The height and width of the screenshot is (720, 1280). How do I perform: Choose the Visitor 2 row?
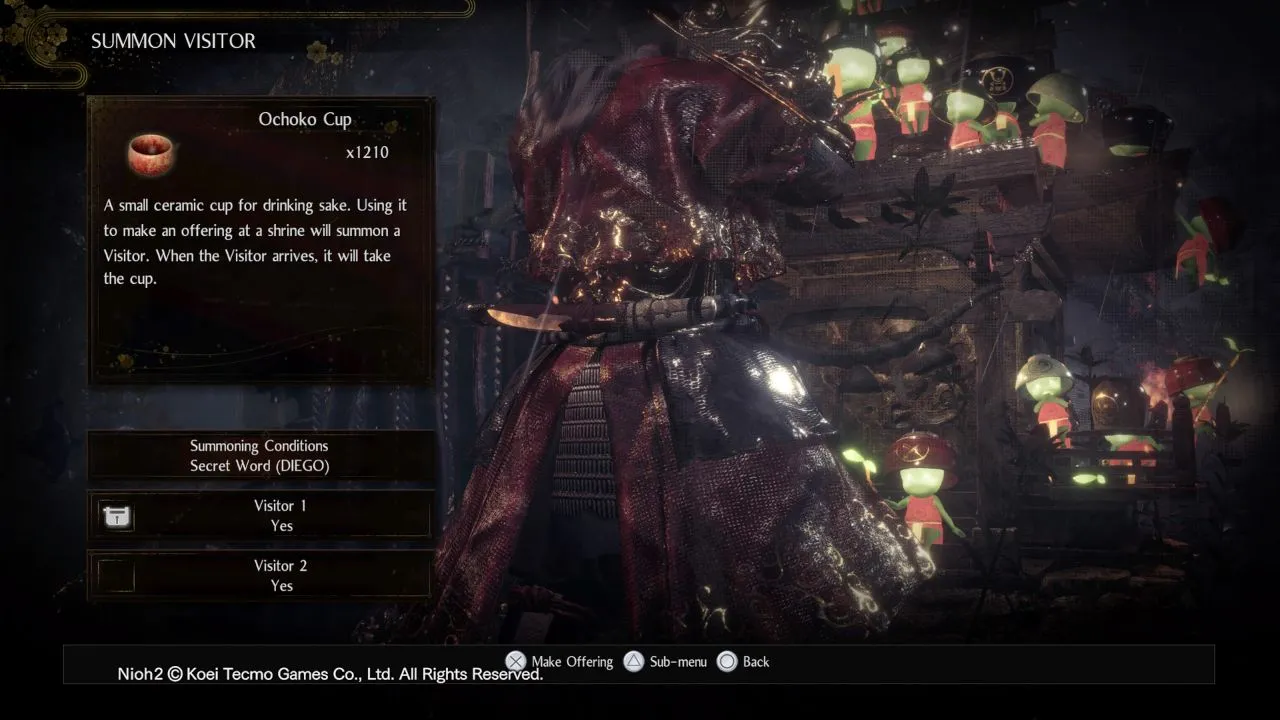260,576
